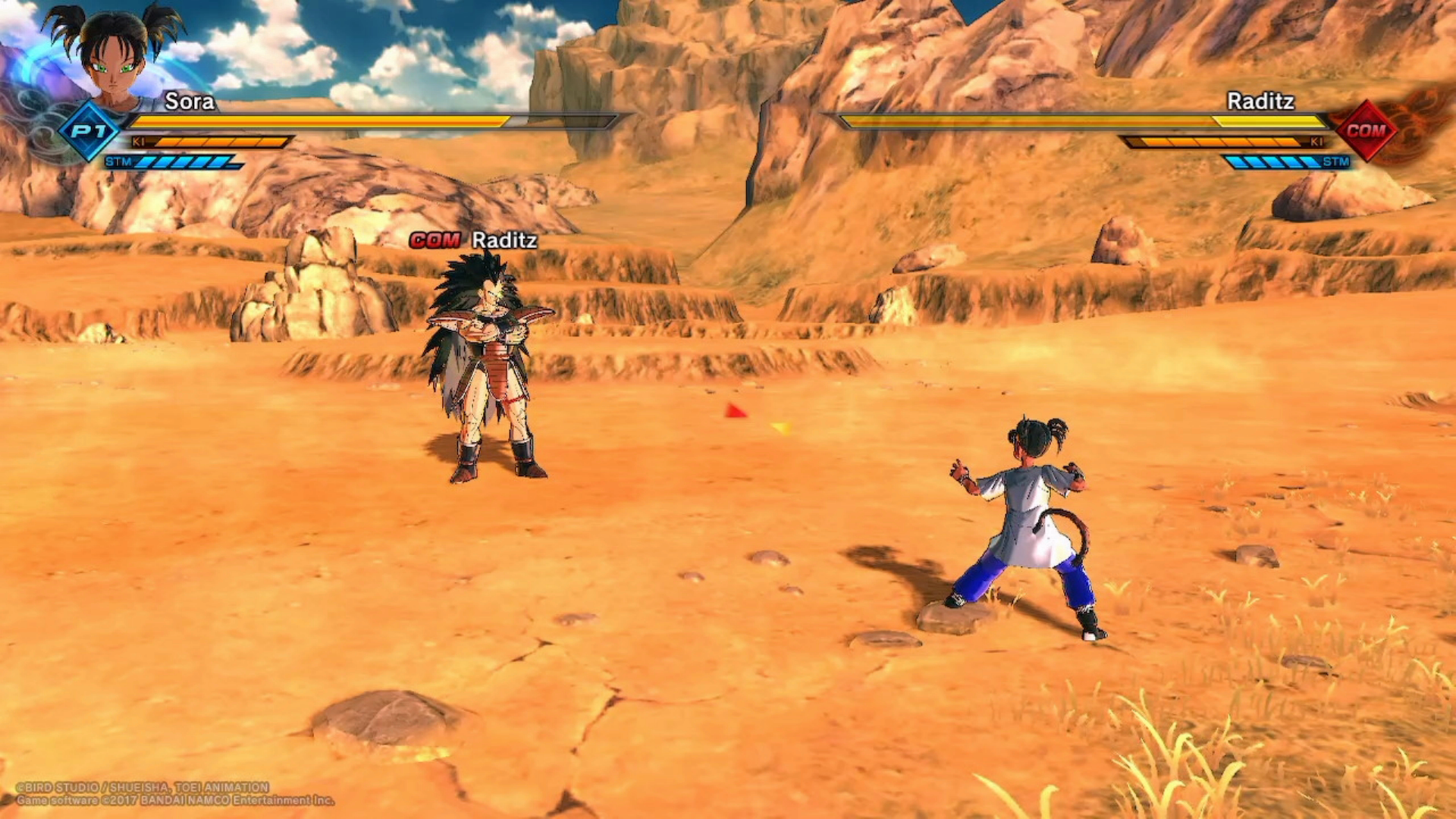Select the blue P1 diamond badge
The image size is (1456, 819).
[89, 131]
